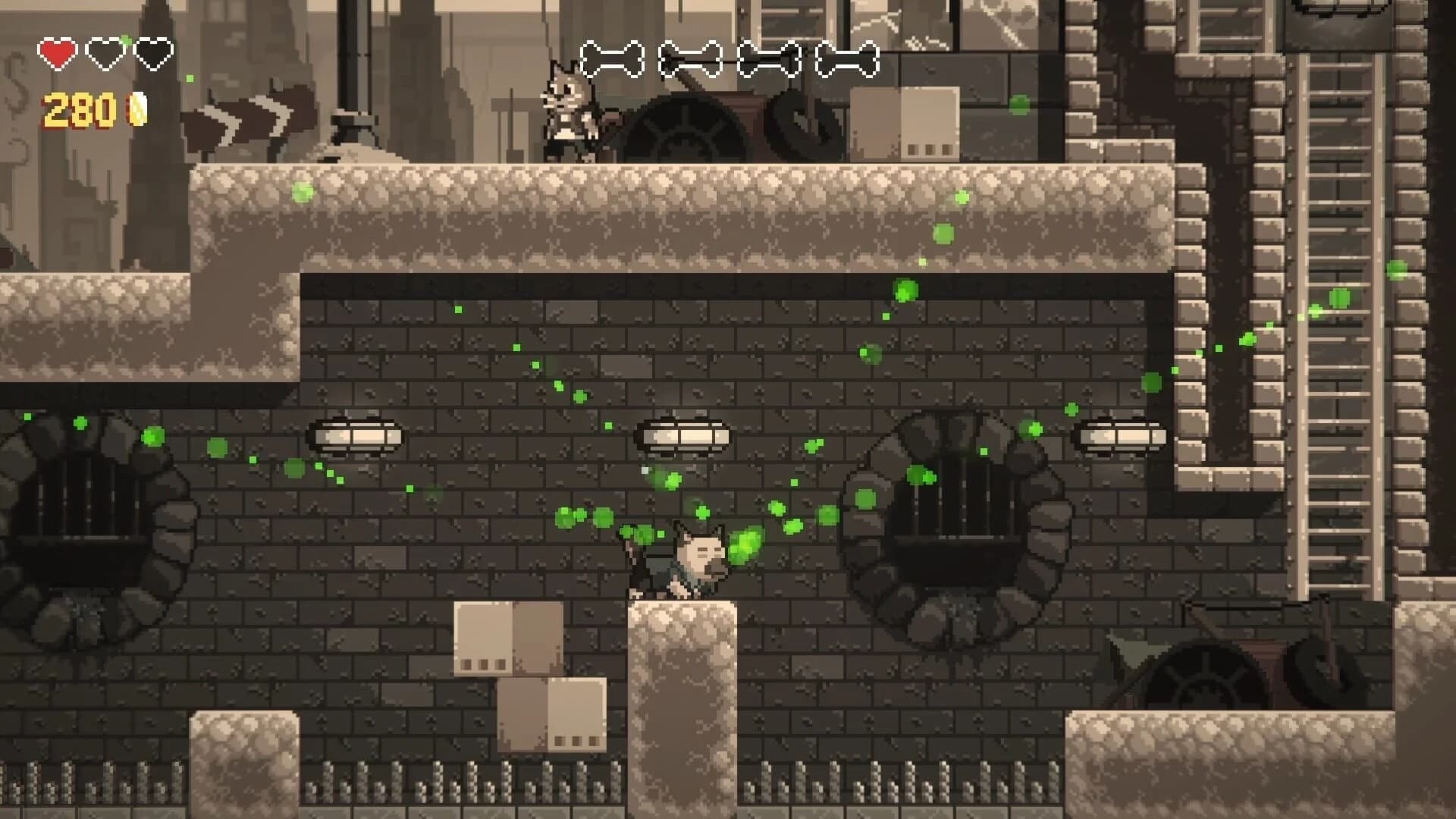Click the third bone icon in the HUD
Screen dimensions: 1456x819
[x=768, y=58]
